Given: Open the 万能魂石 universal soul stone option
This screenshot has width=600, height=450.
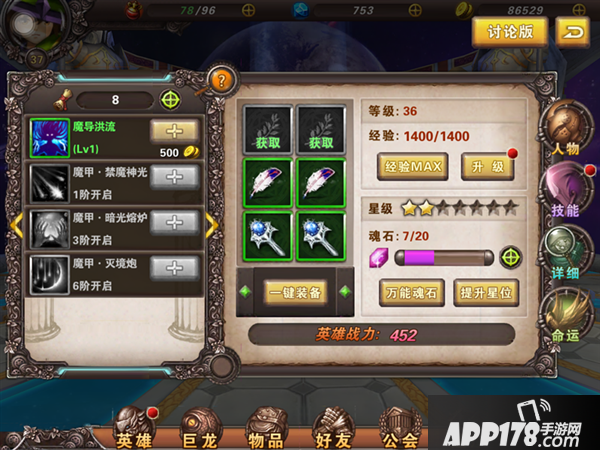Looking at the screenshot, I should pos(411,292).
